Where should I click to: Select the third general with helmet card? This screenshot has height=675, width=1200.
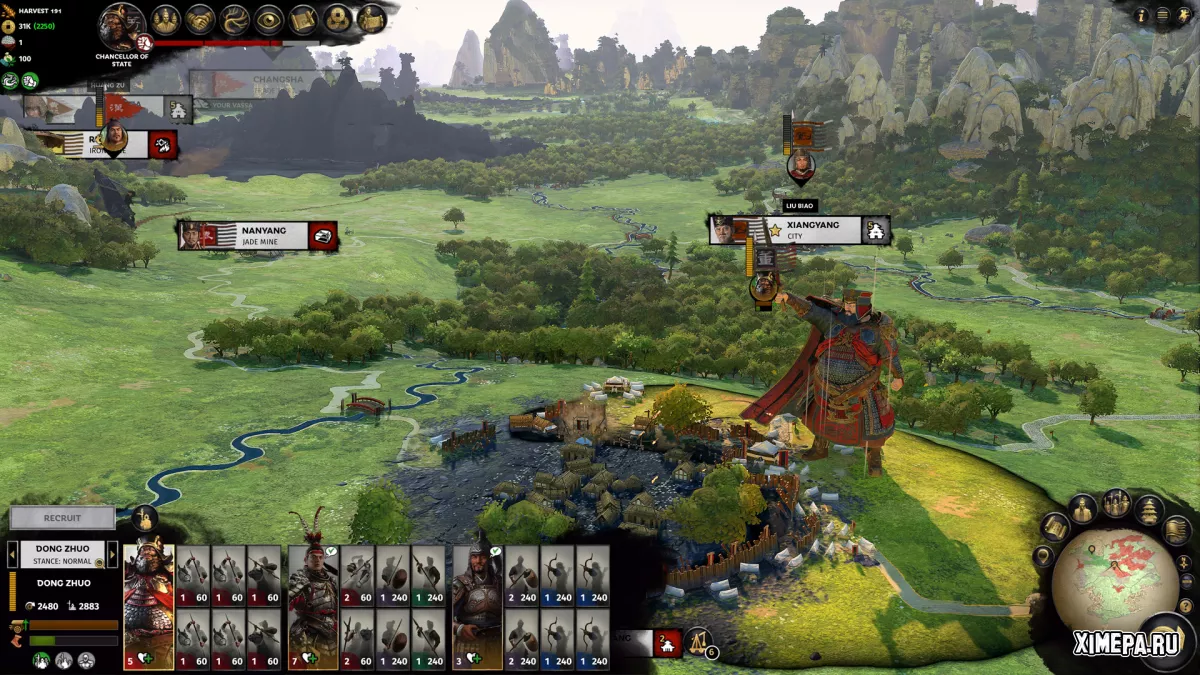tap(477, 605)
